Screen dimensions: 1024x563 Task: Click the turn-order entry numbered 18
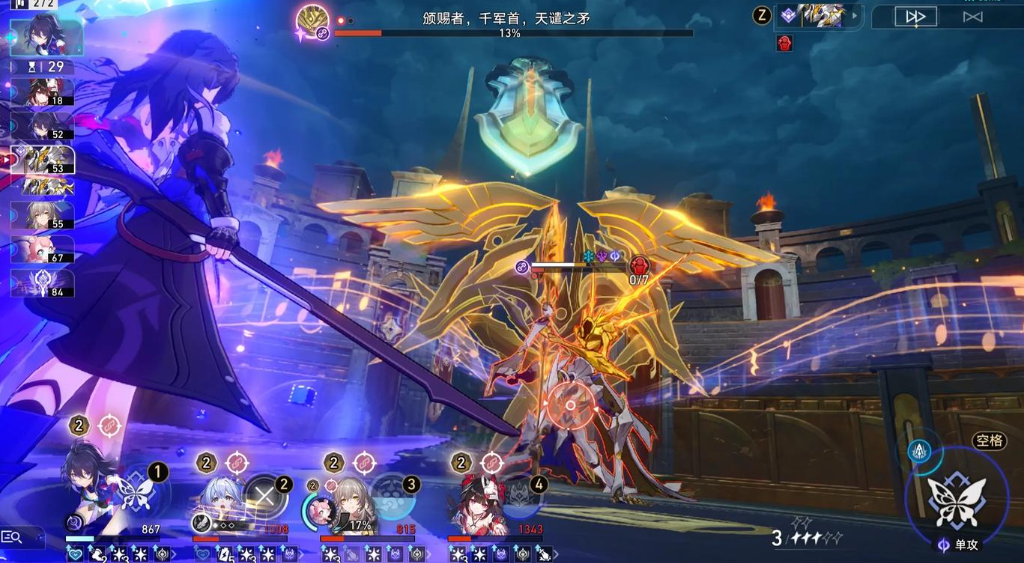pos(42,92)
